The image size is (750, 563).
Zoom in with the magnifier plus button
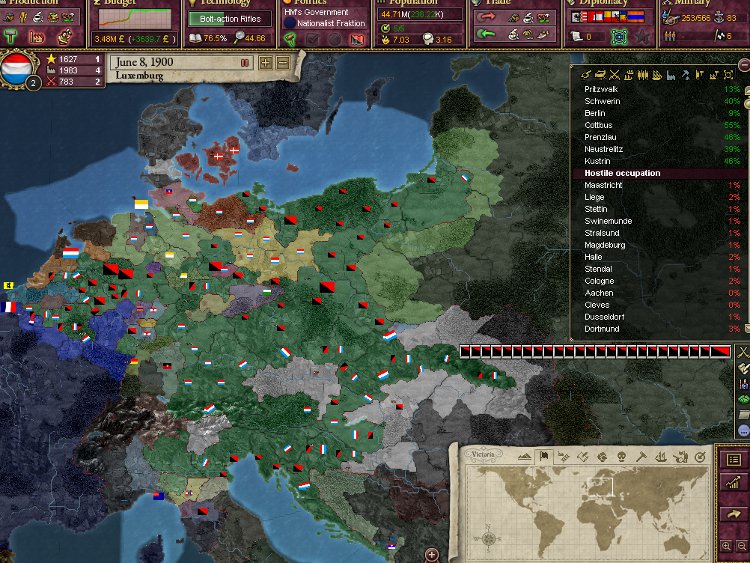pyautogui.click(x=727, y=545)
